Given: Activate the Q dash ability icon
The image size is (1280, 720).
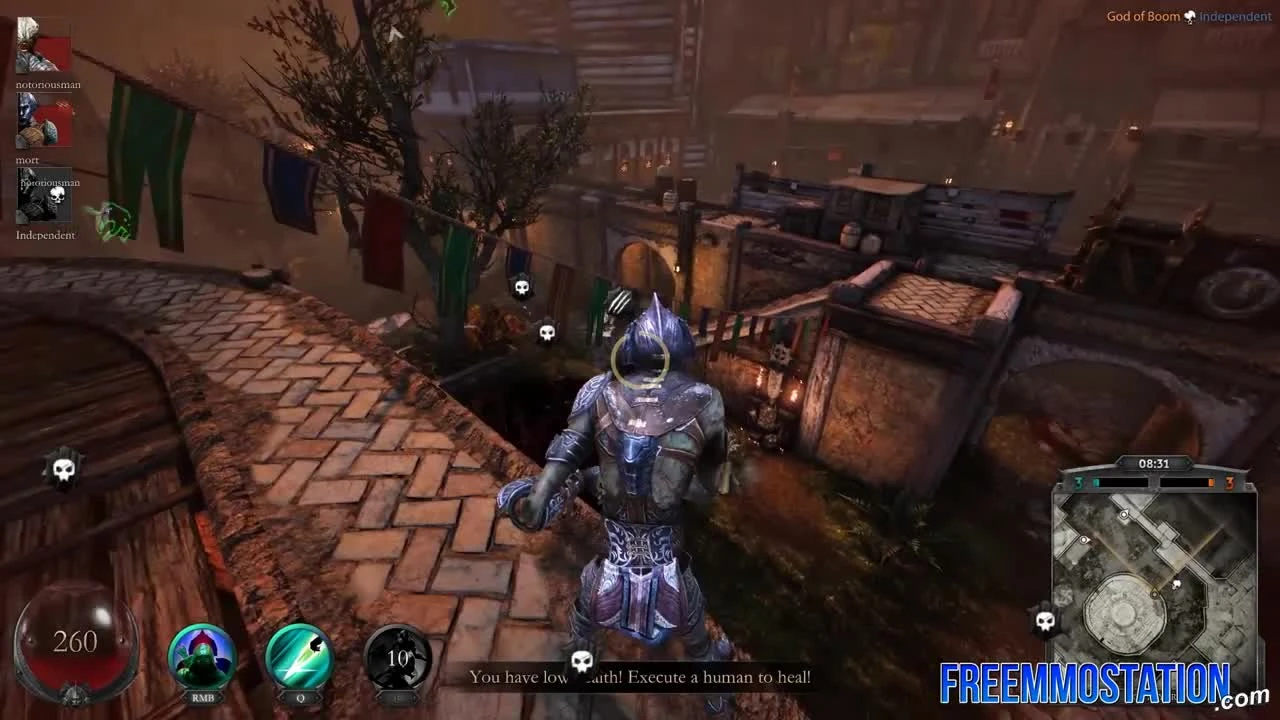Looking at the screenshot, I should [299, 660].
